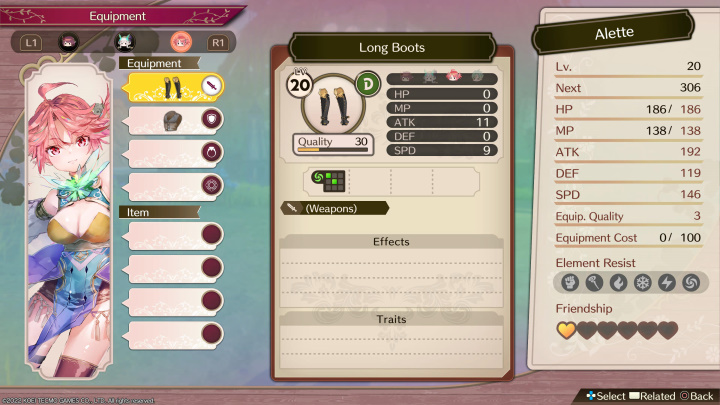The width and height of the screenshot is (720, 405).
Task: Select the Long Boots weapon slot
Action: click(x=174, y=87)
